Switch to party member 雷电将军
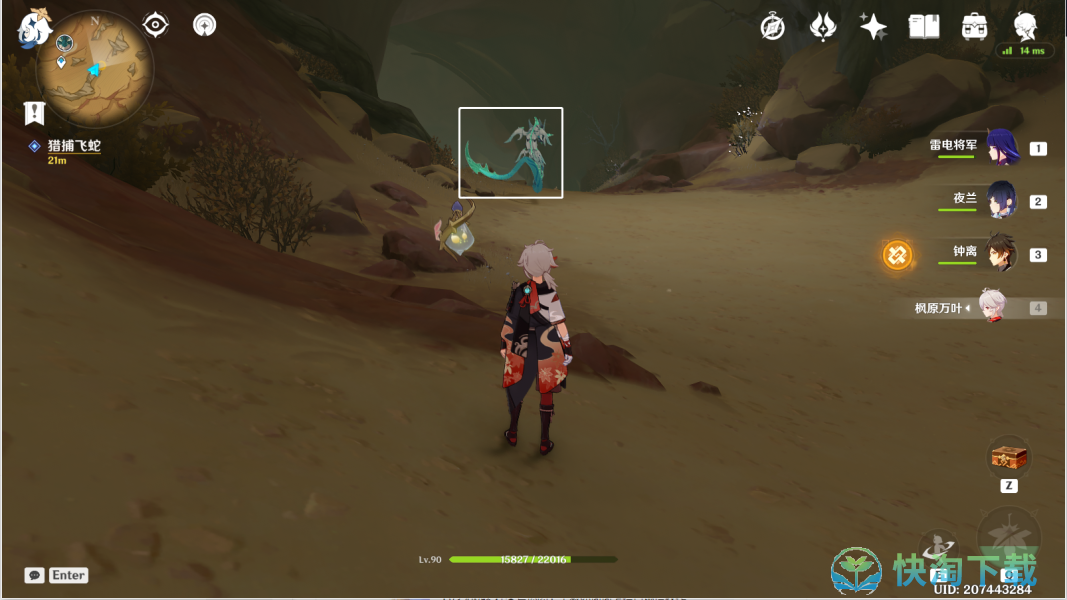This screenshot has width=1067, height=600. [1001, 148]
